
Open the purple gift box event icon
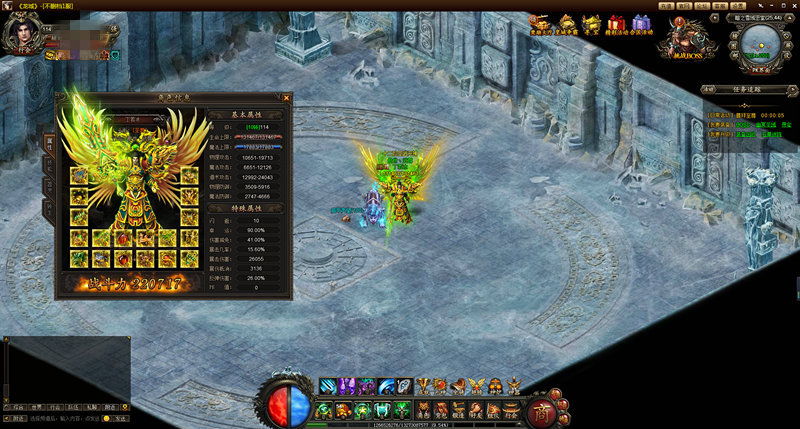coord(642,23)
